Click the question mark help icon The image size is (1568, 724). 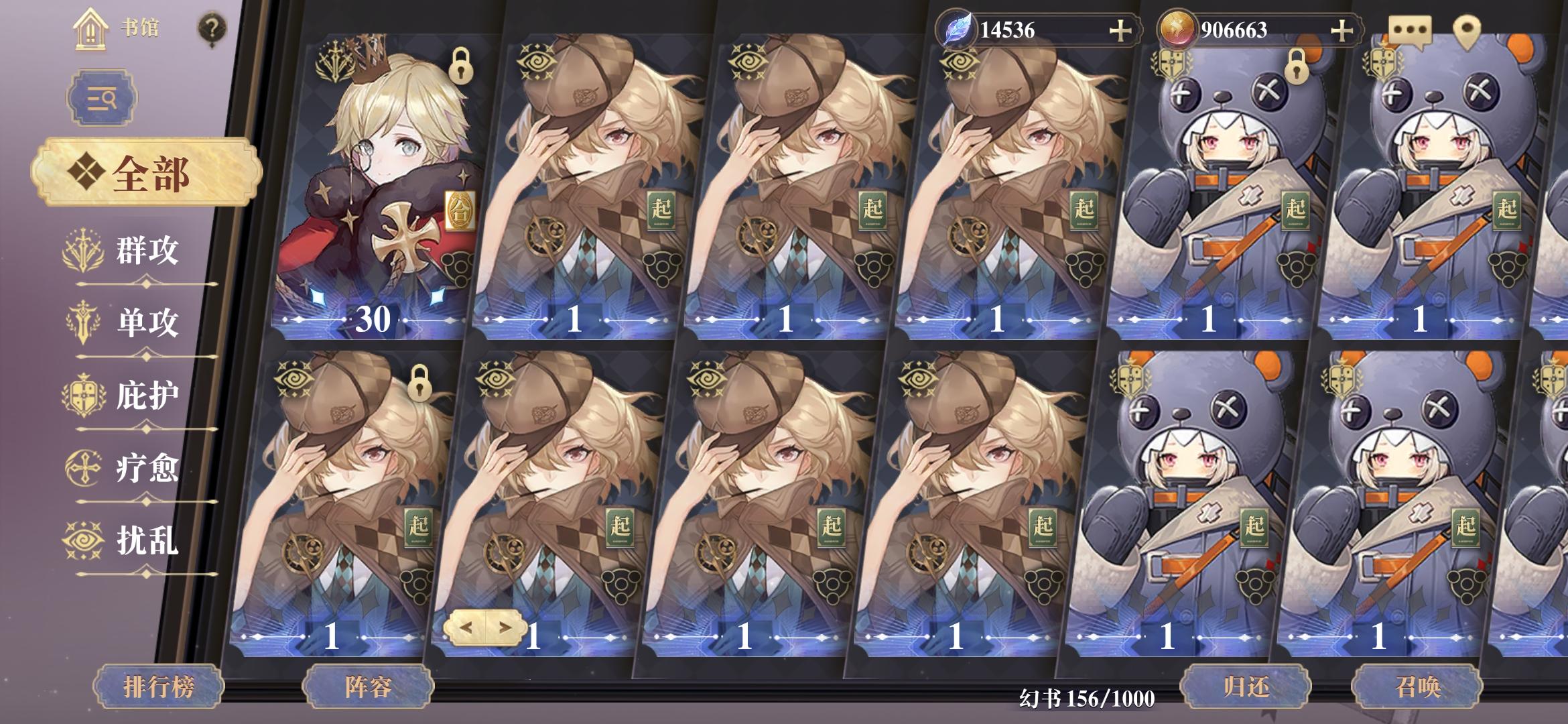(x=212, y=29)
